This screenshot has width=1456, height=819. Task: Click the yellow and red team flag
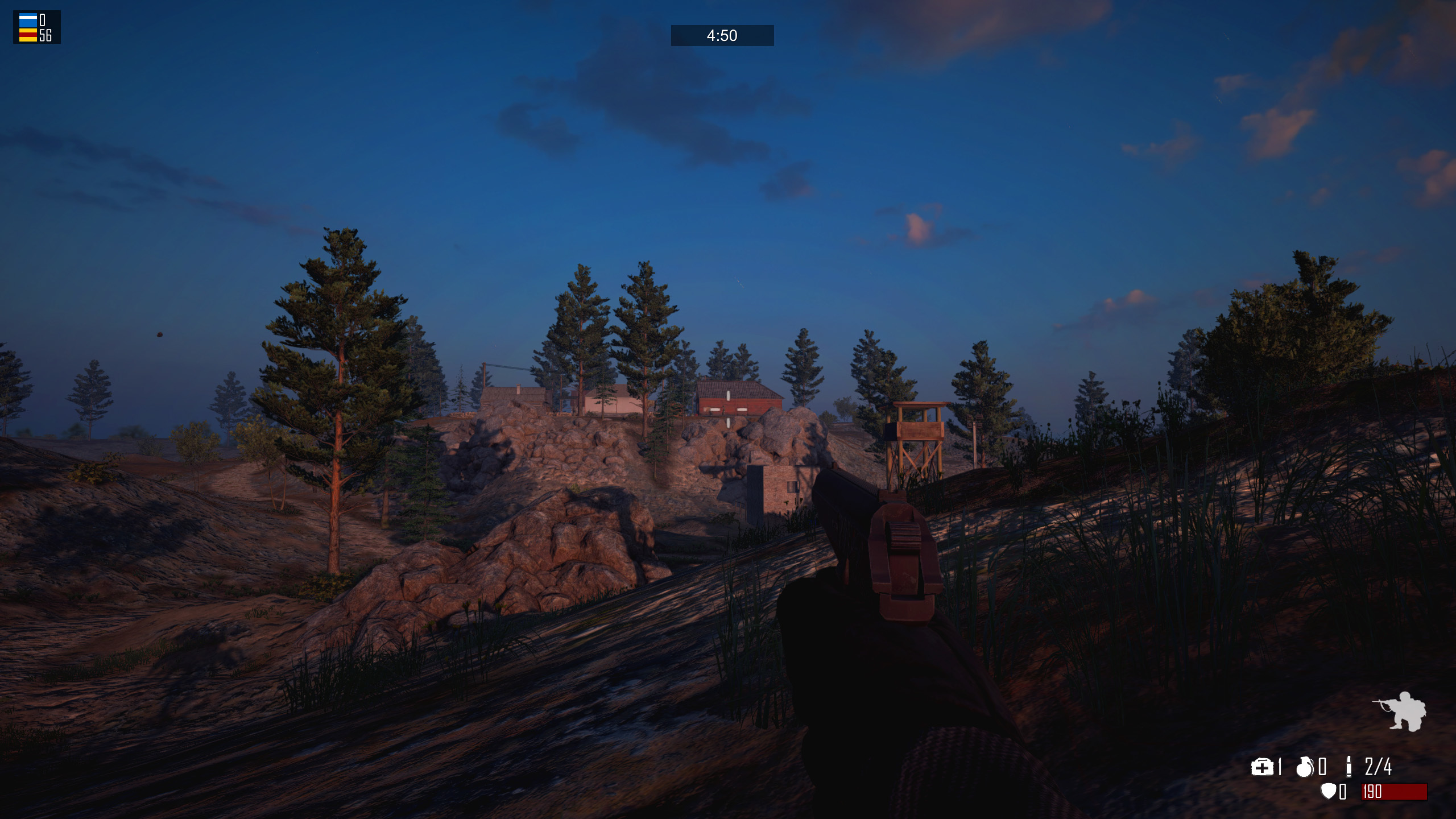(x=28, y=35)
